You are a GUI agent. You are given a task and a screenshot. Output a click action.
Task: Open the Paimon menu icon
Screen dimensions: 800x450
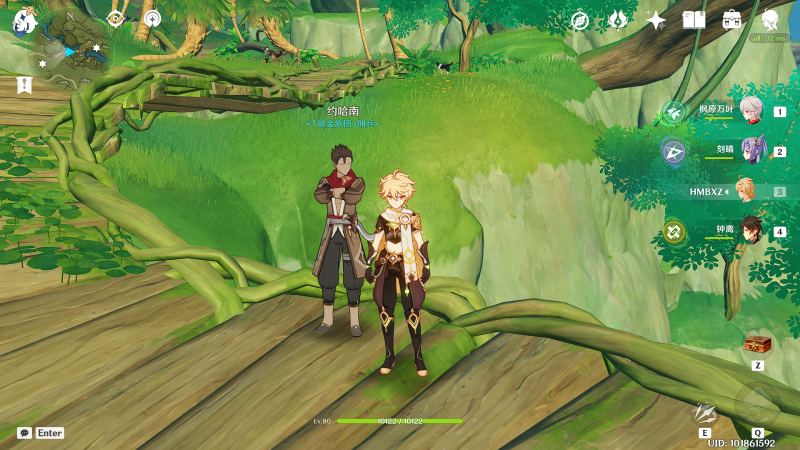(x=24, y=19)
